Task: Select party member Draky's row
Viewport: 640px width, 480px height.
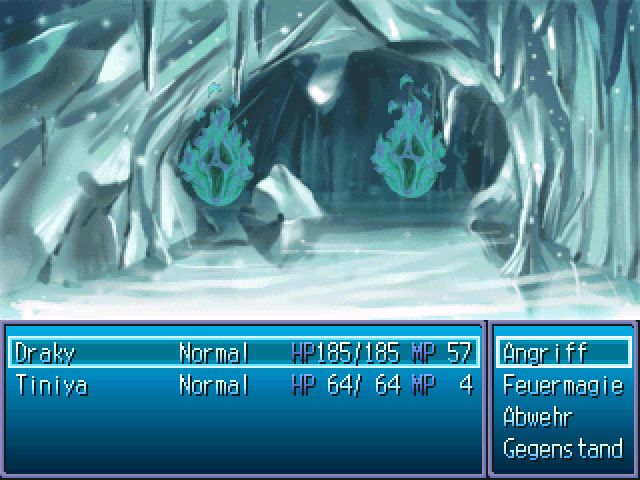Action: [243, 353]
